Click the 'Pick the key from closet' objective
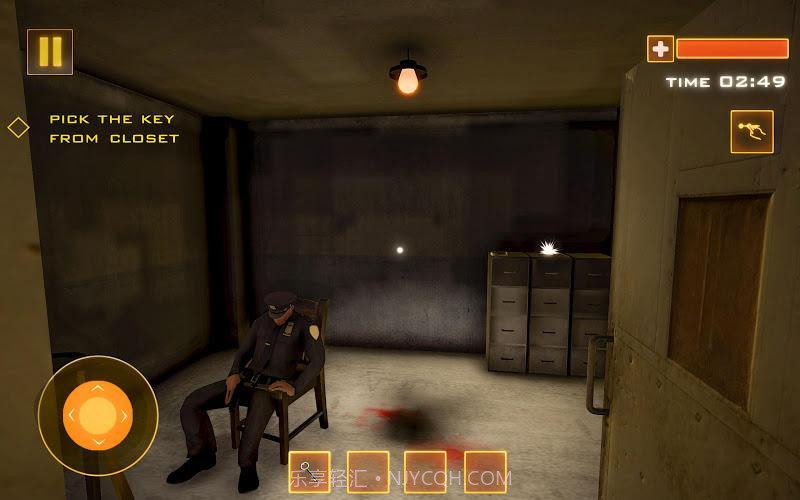This screenshot has height=500, width=800. (x=114, y=129)
